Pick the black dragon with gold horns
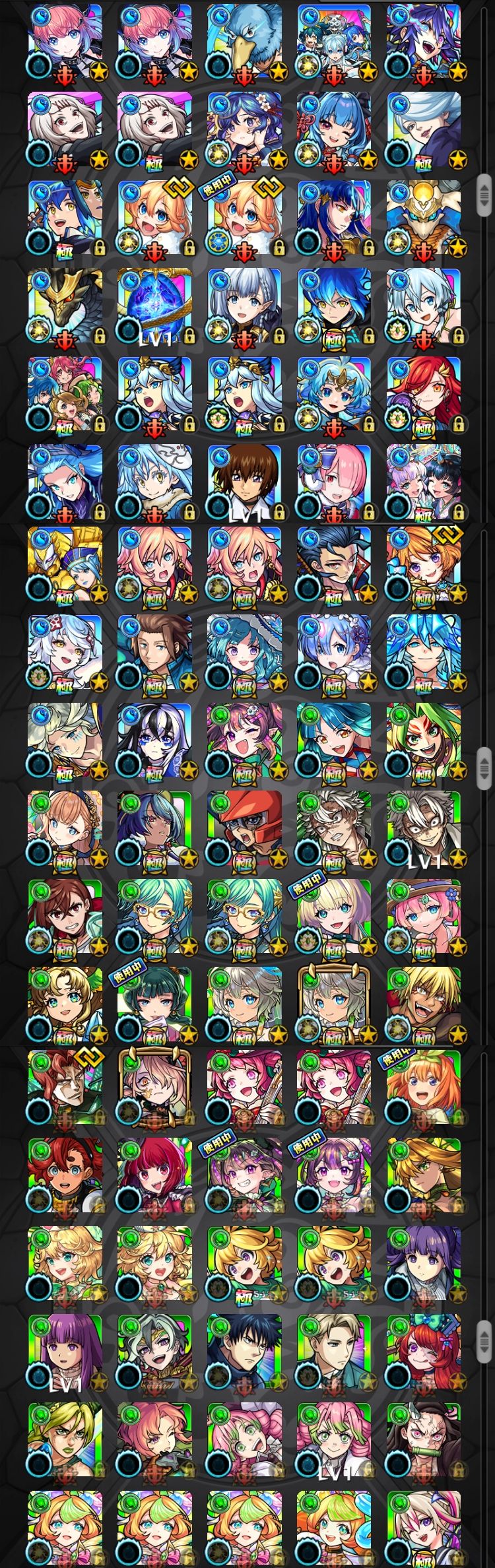 coord(65,305)
